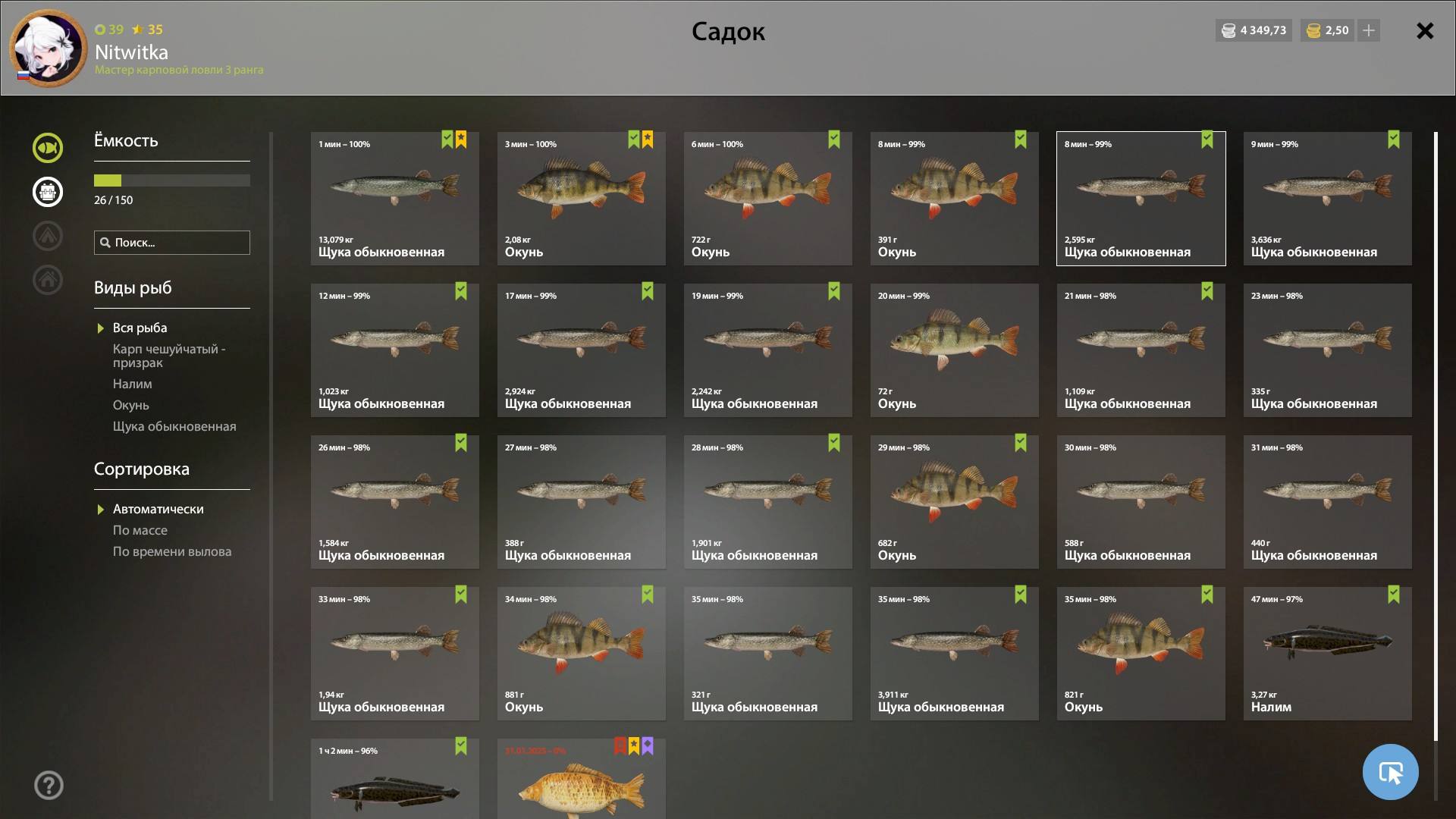Image resolution: width=1456 pixels, height=819 pixels.
Task: Select the 3,911 кг Щука card
Action: (954, 654)
